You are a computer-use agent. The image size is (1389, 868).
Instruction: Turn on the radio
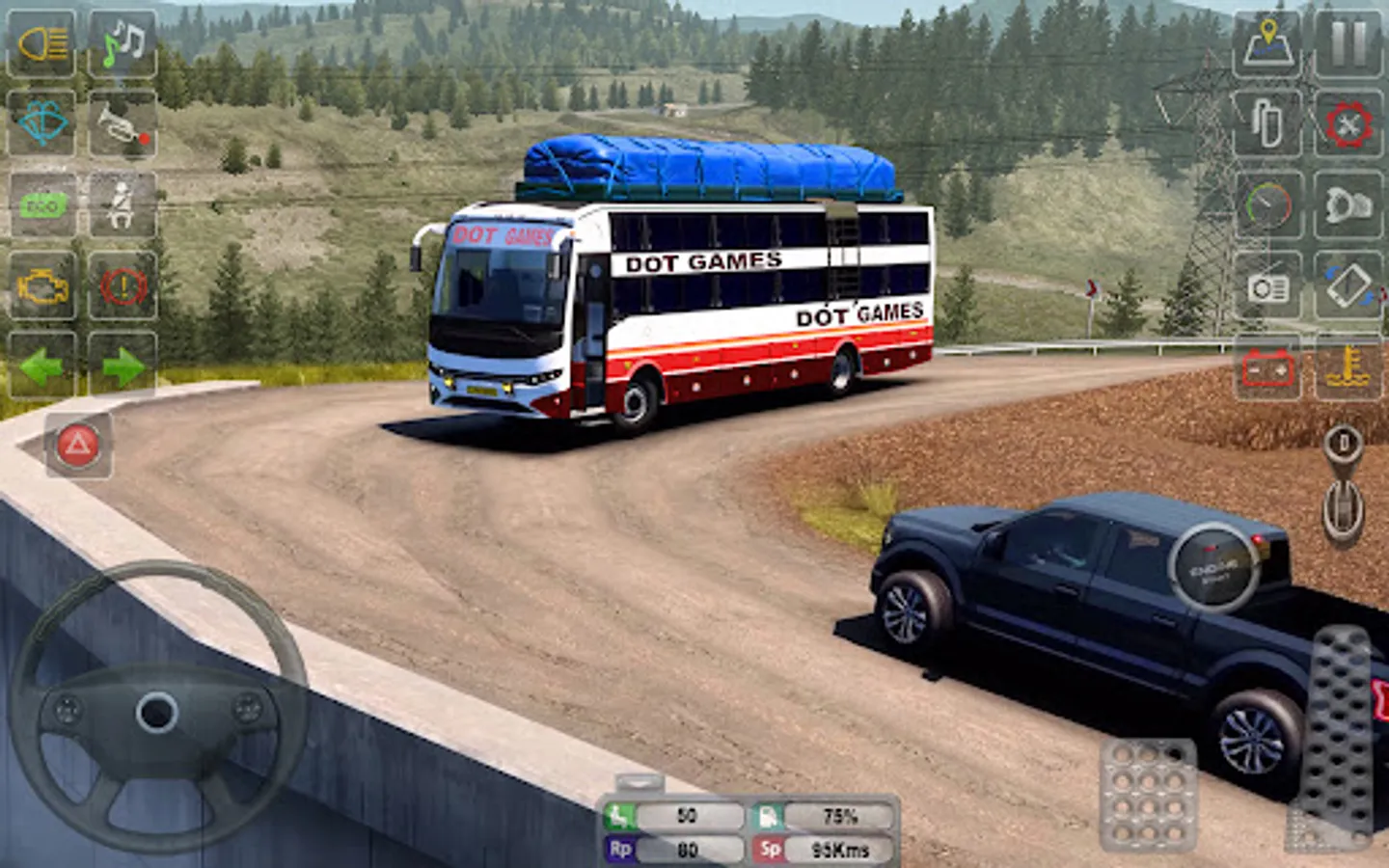pyautogui.click(x=1267, y=286)
